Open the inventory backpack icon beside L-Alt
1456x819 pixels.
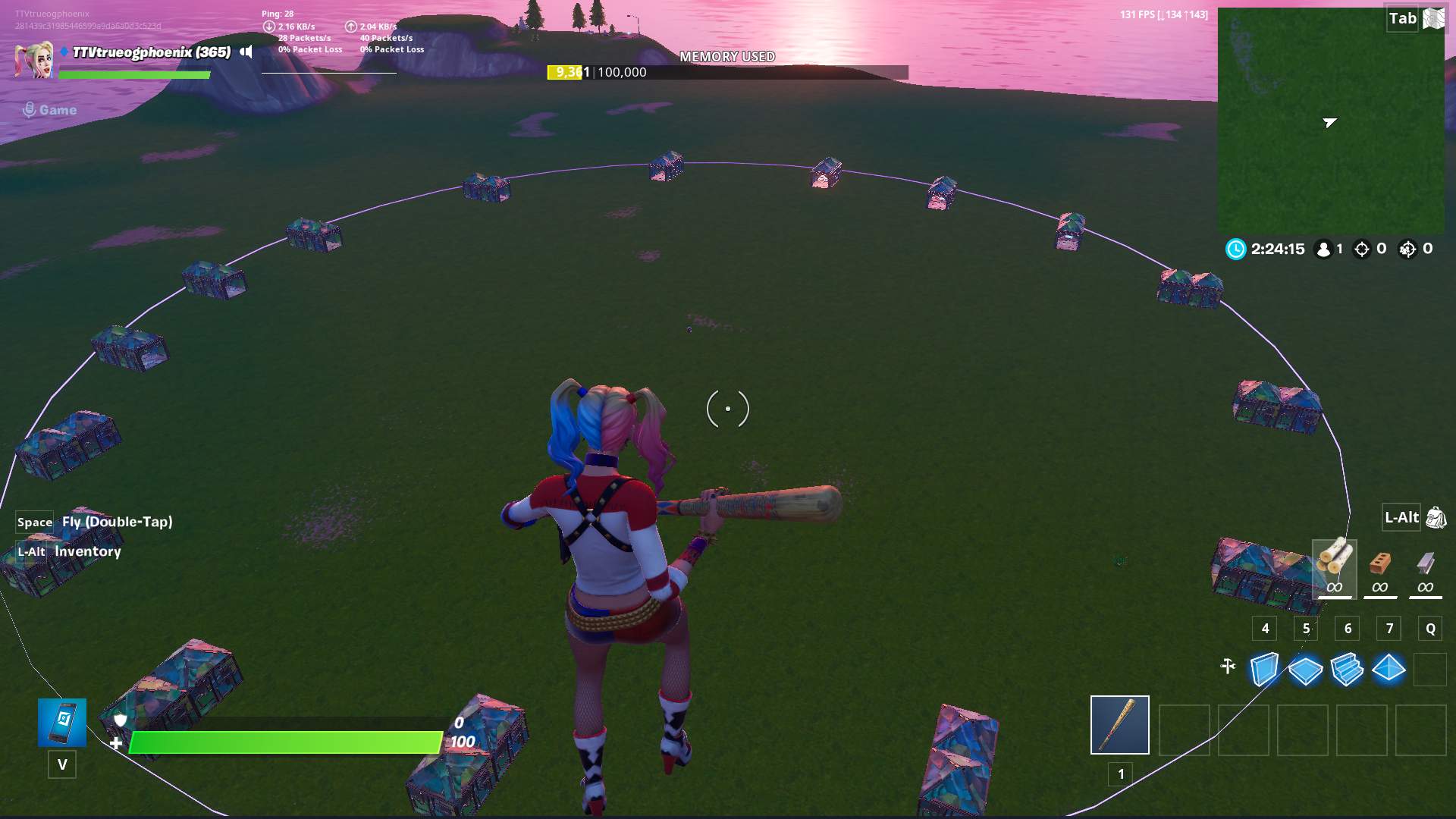coord(1435,518)
